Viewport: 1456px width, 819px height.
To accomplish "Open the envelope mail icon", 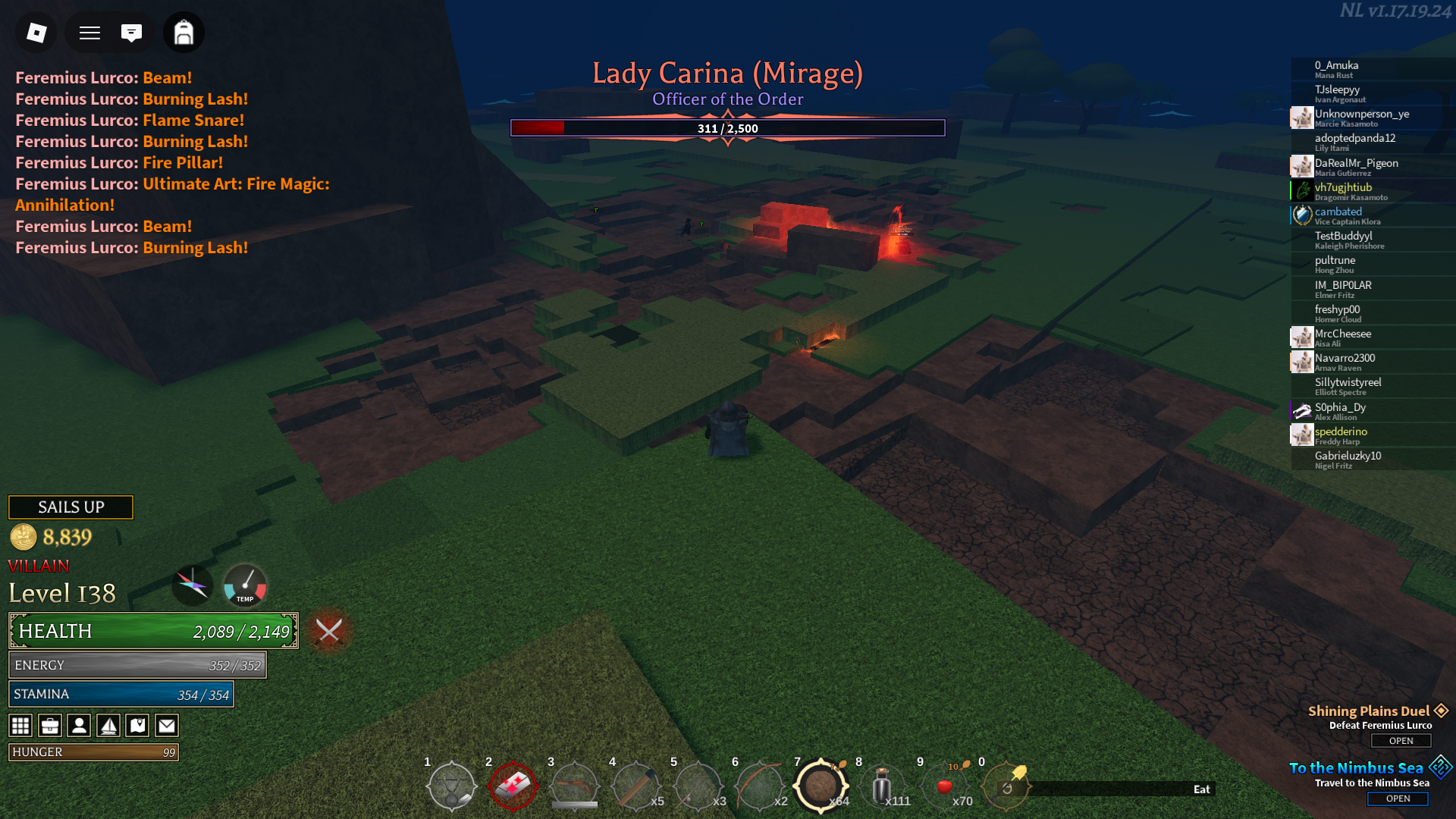I will [167, 726].
